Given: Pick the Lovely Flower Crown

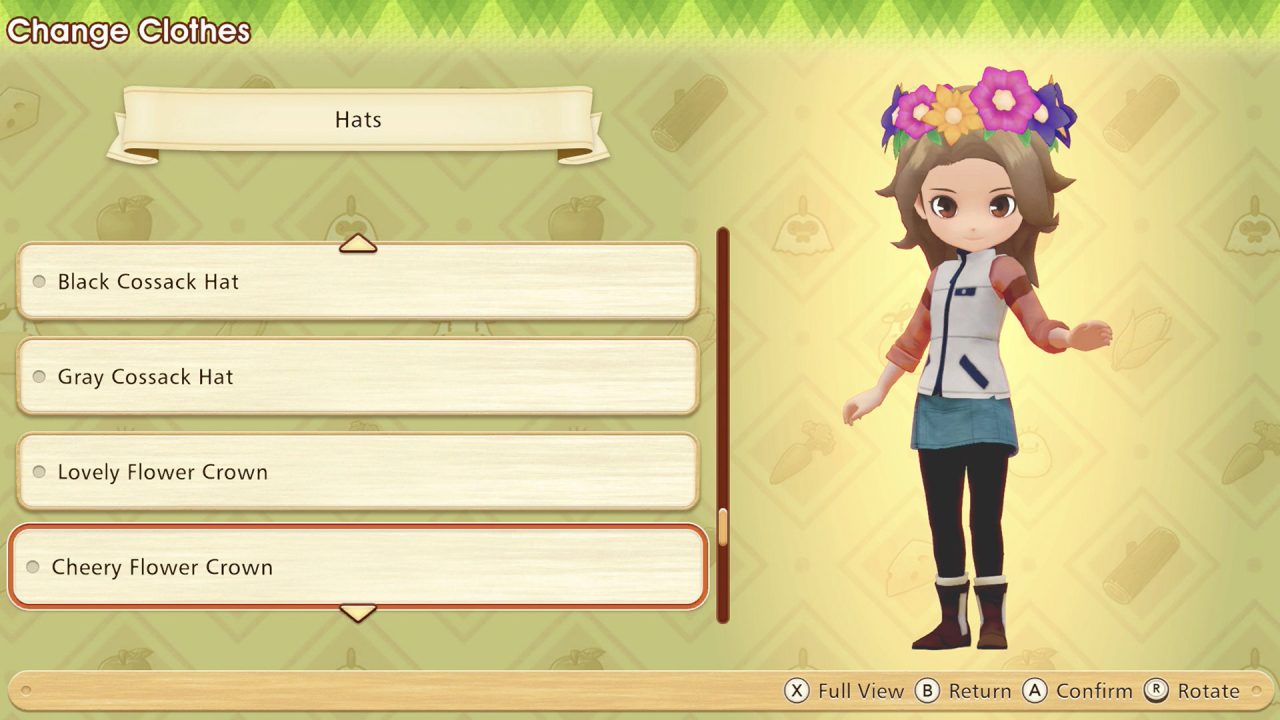Looking at the screenshot, I should (357, 472).
